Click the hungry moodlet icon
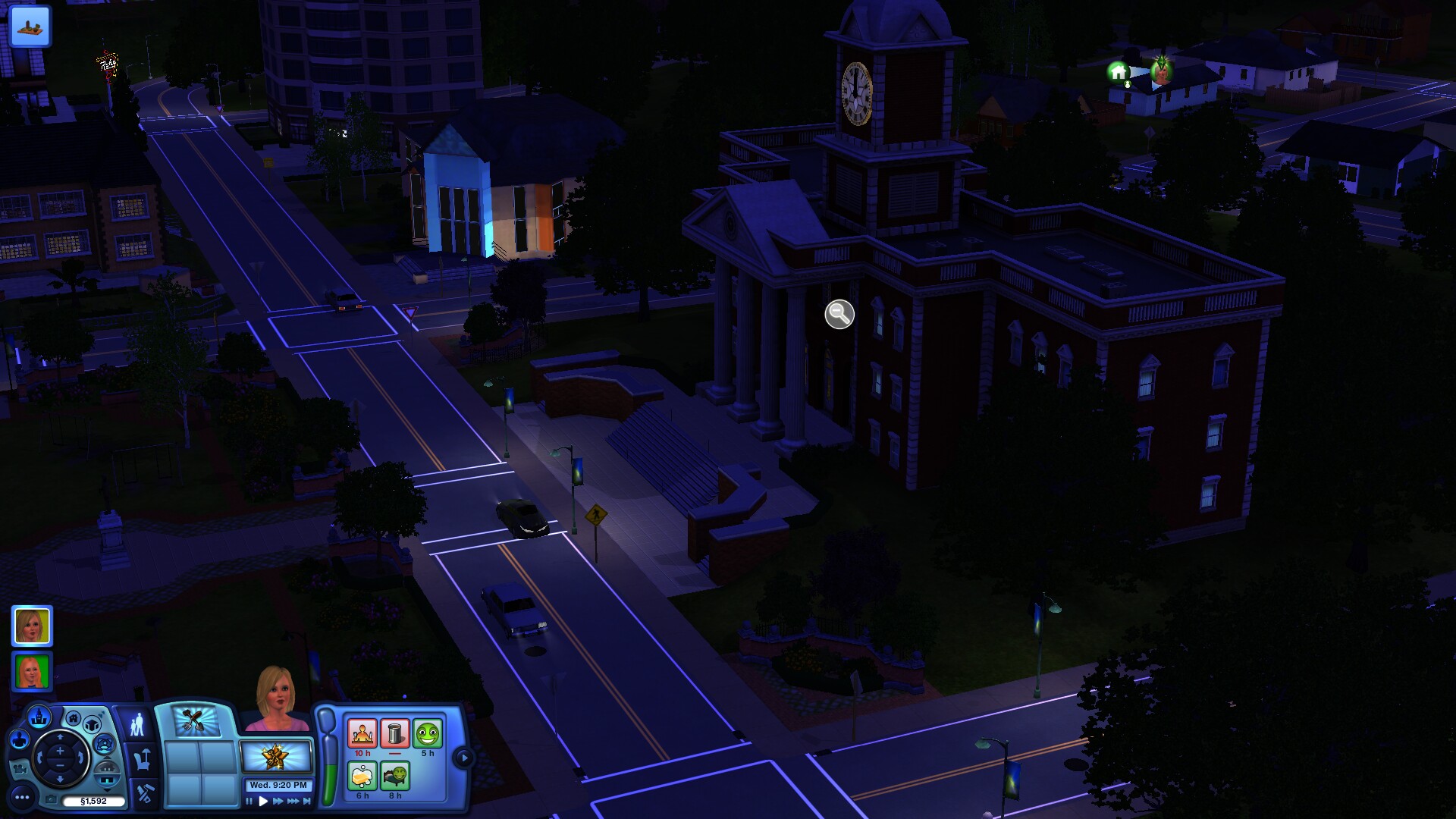The width and height of the screenshot is (1456, 819). point(362,733)
